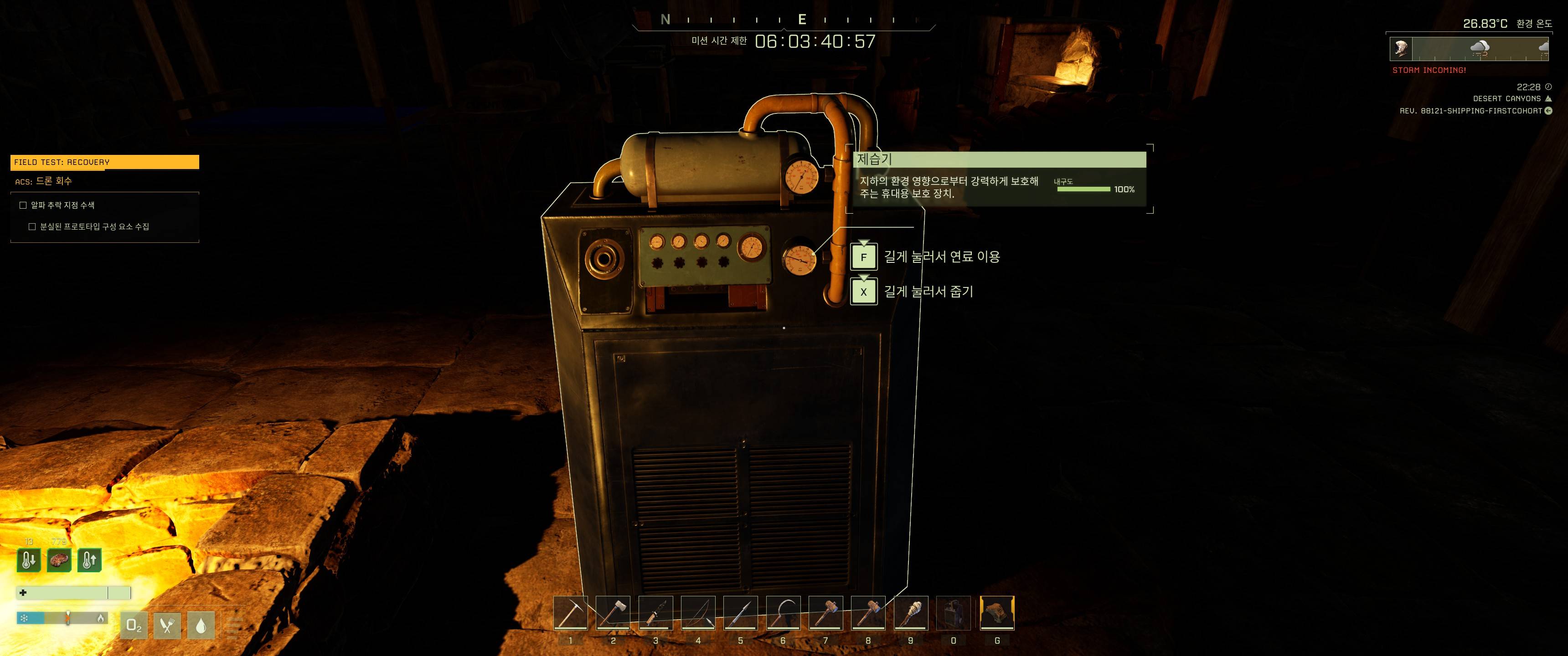
Task: Pick the sickle hotbar slot
Action: pos(783,613)
